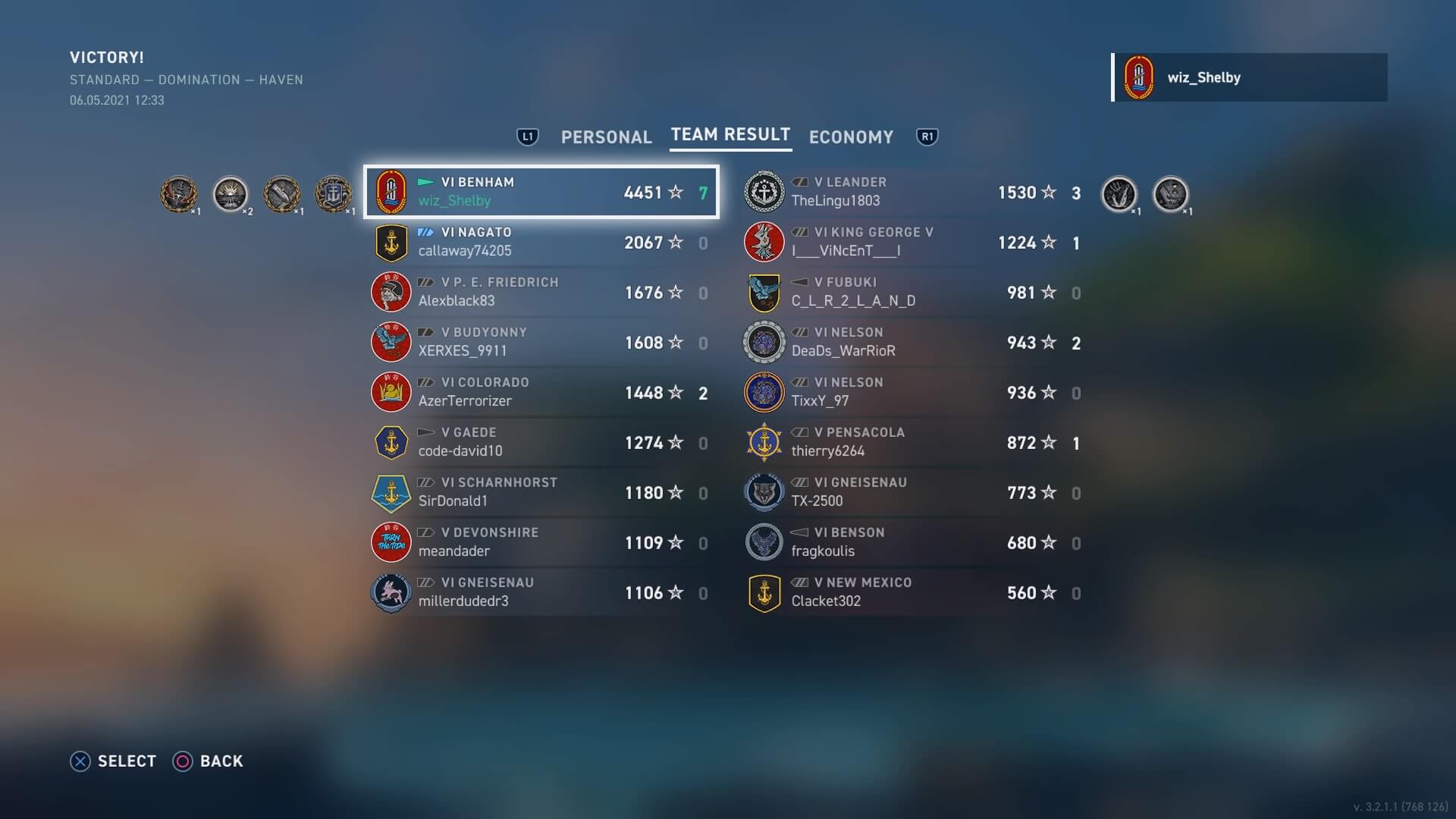Click the battleship class icon before KING GEORGE V

tap(801, 232)
